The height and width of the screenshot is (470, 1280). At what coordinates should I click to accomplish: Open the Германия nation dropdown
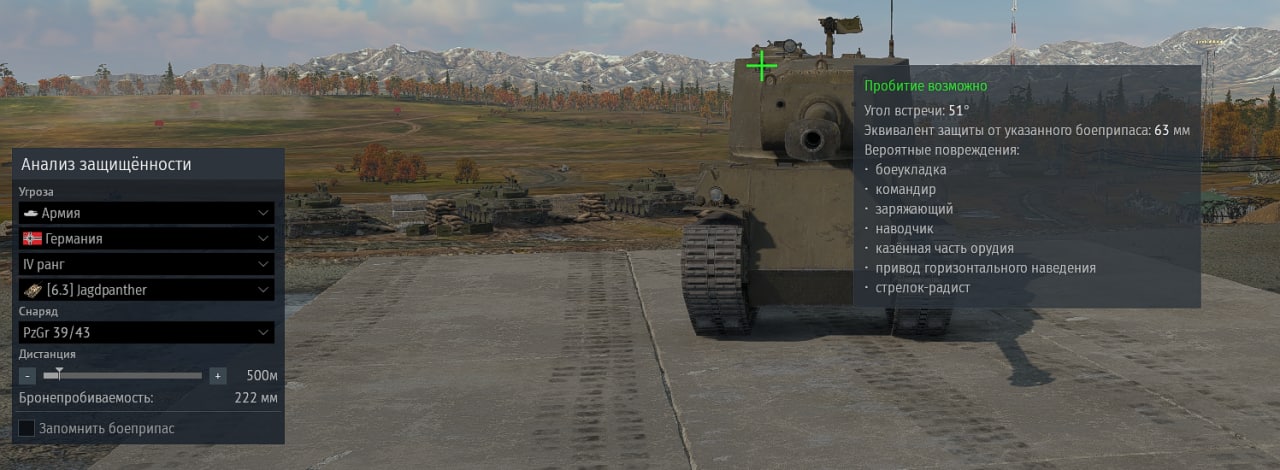coord(146,239)
